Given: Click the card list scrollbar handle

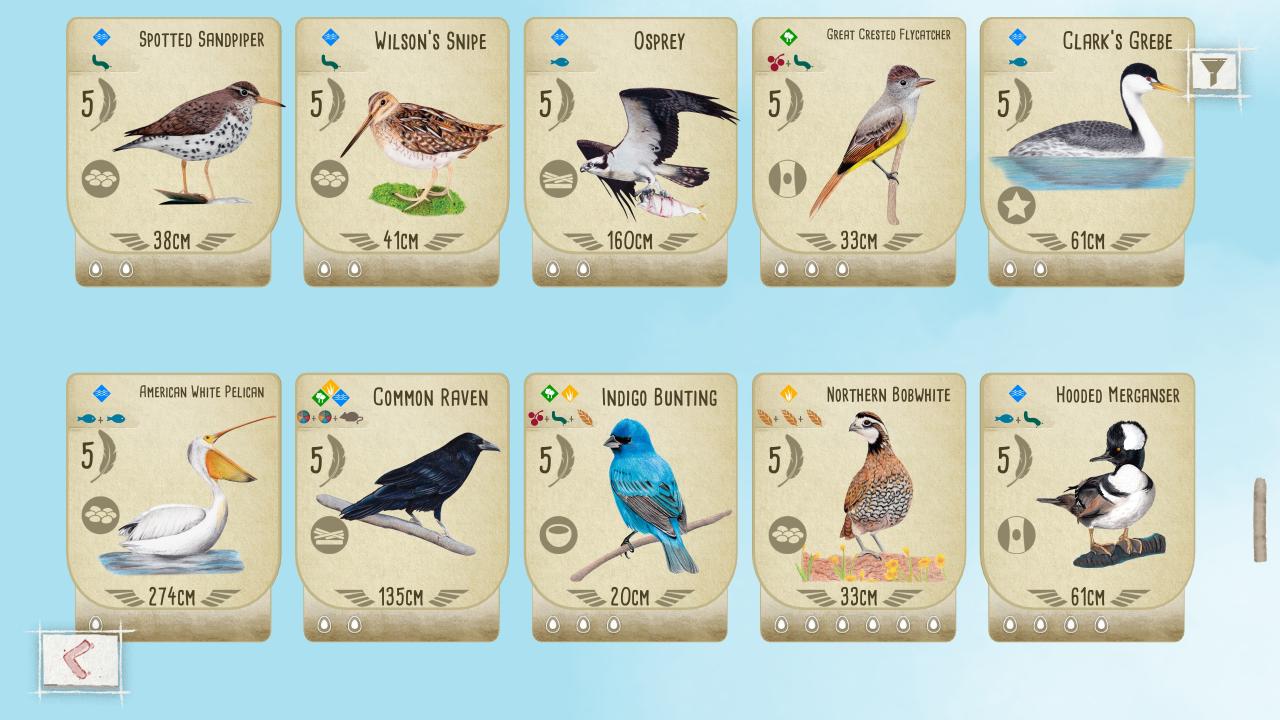Looking at the screenshot, I should (1260, 519).
